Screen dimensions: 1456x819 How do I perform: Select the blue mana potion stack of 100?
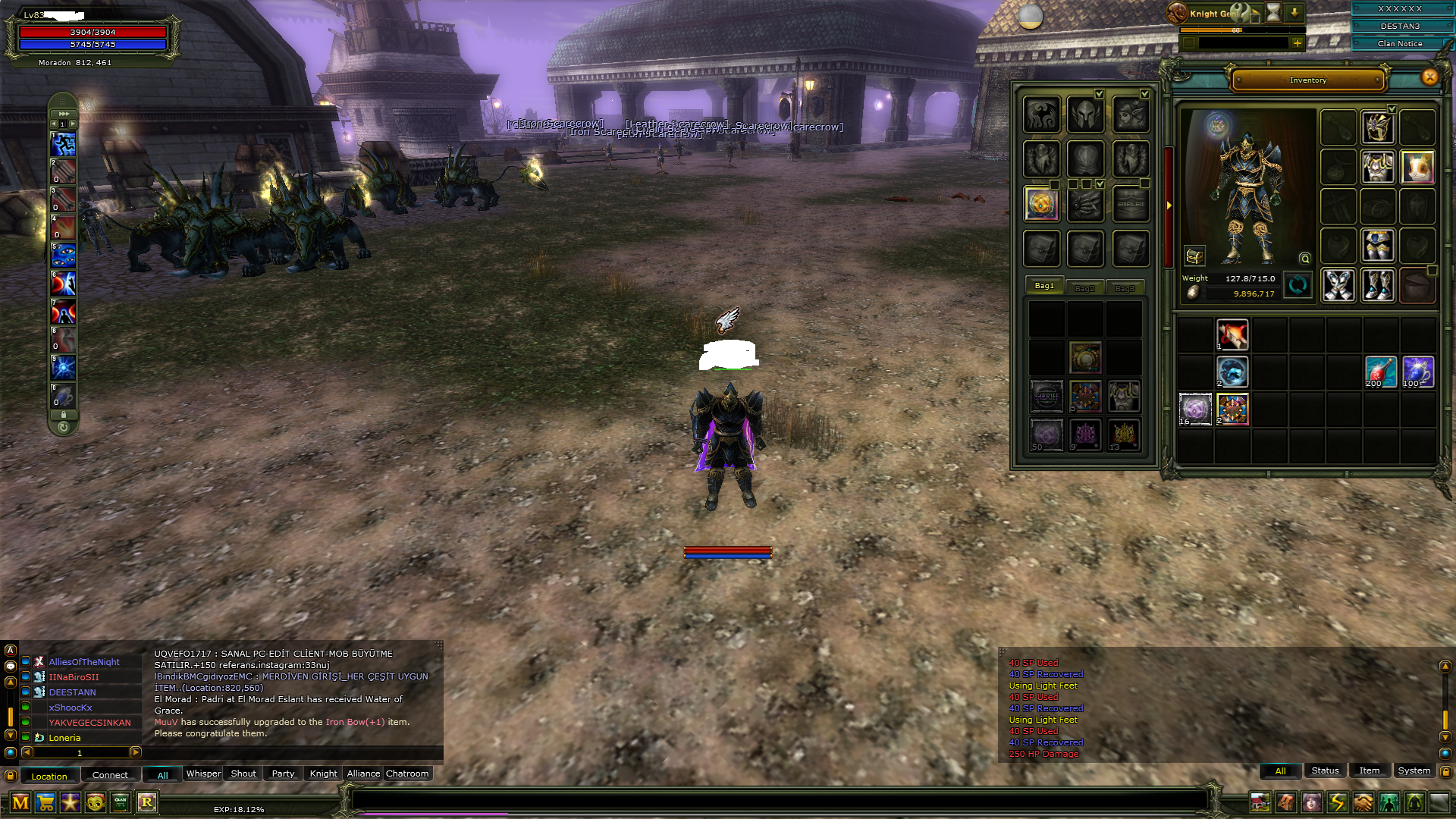click(1417, 372)
